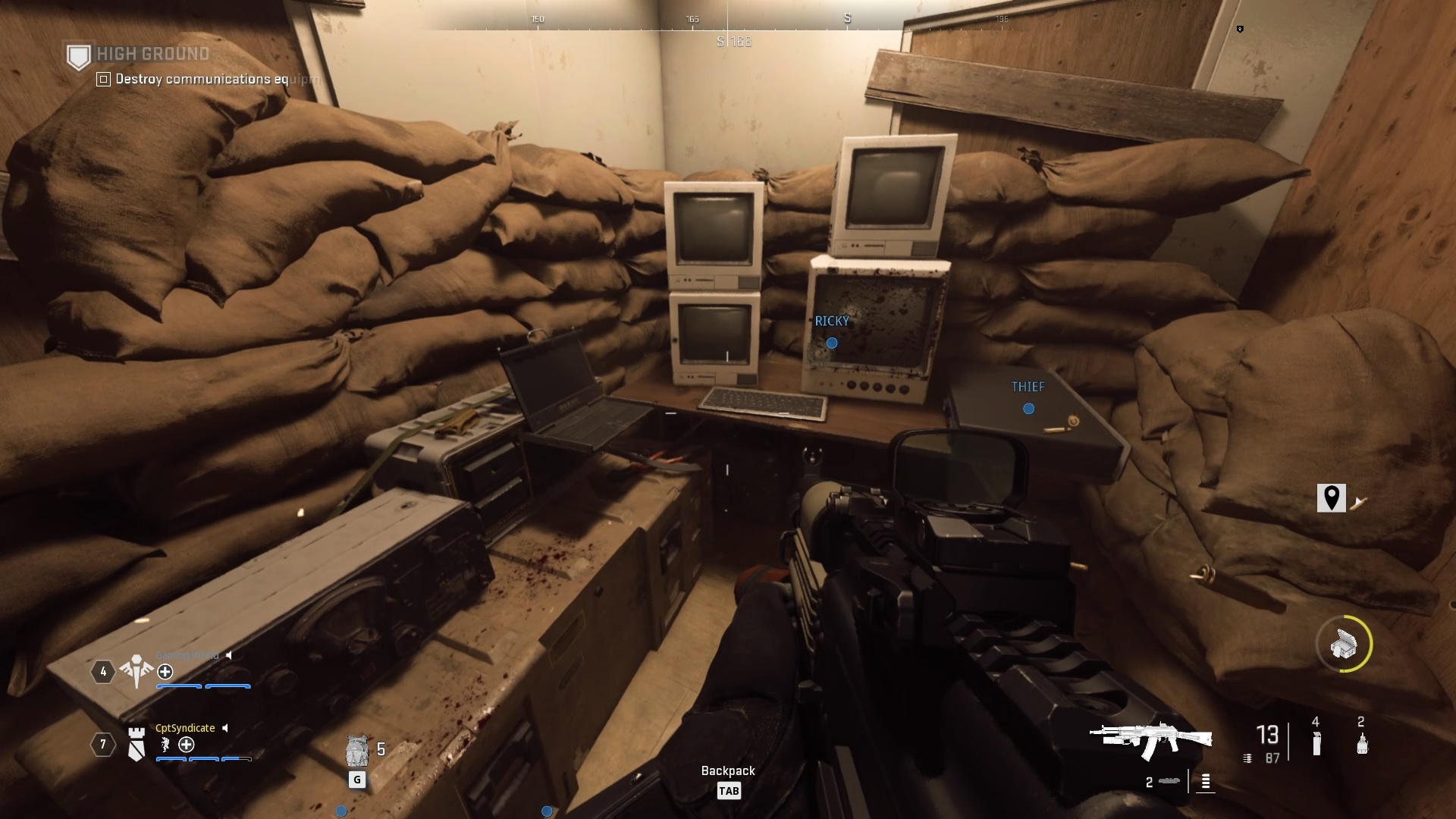The height and width of the screenshot is (819, 1456).
Task: Select the backpack icon above the G prompt
Action: click(357, 751)
